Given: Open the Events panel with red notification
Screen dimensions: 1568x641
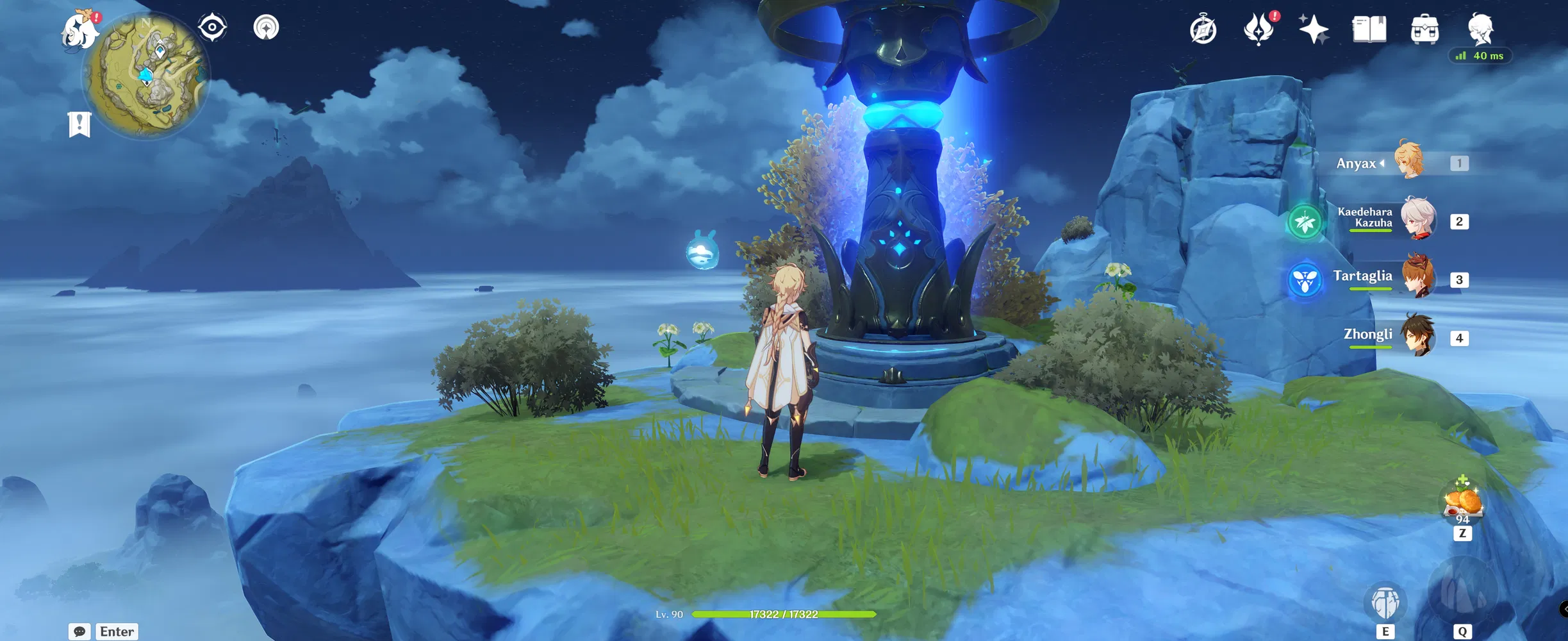Looking at the screenshot, I should coord(1258,28).
